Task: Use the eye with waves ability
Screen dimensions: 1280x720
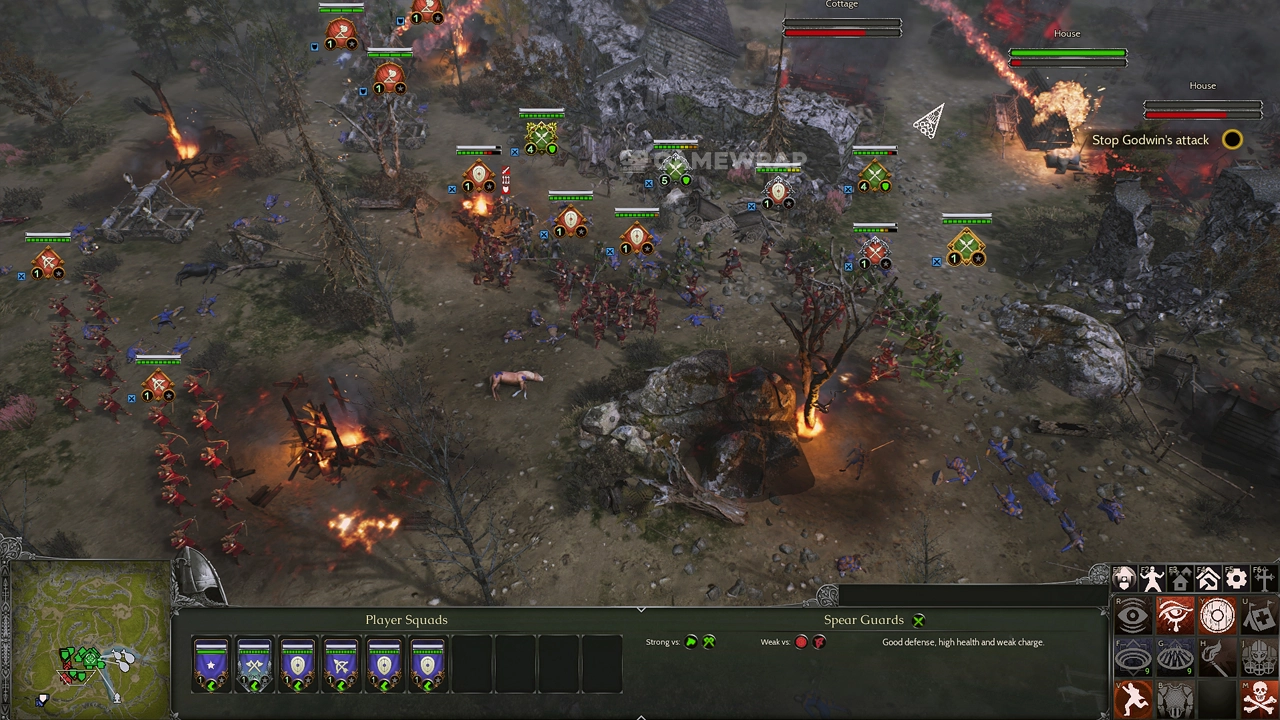Action: pyautogui.click(x=1133, y=616)
